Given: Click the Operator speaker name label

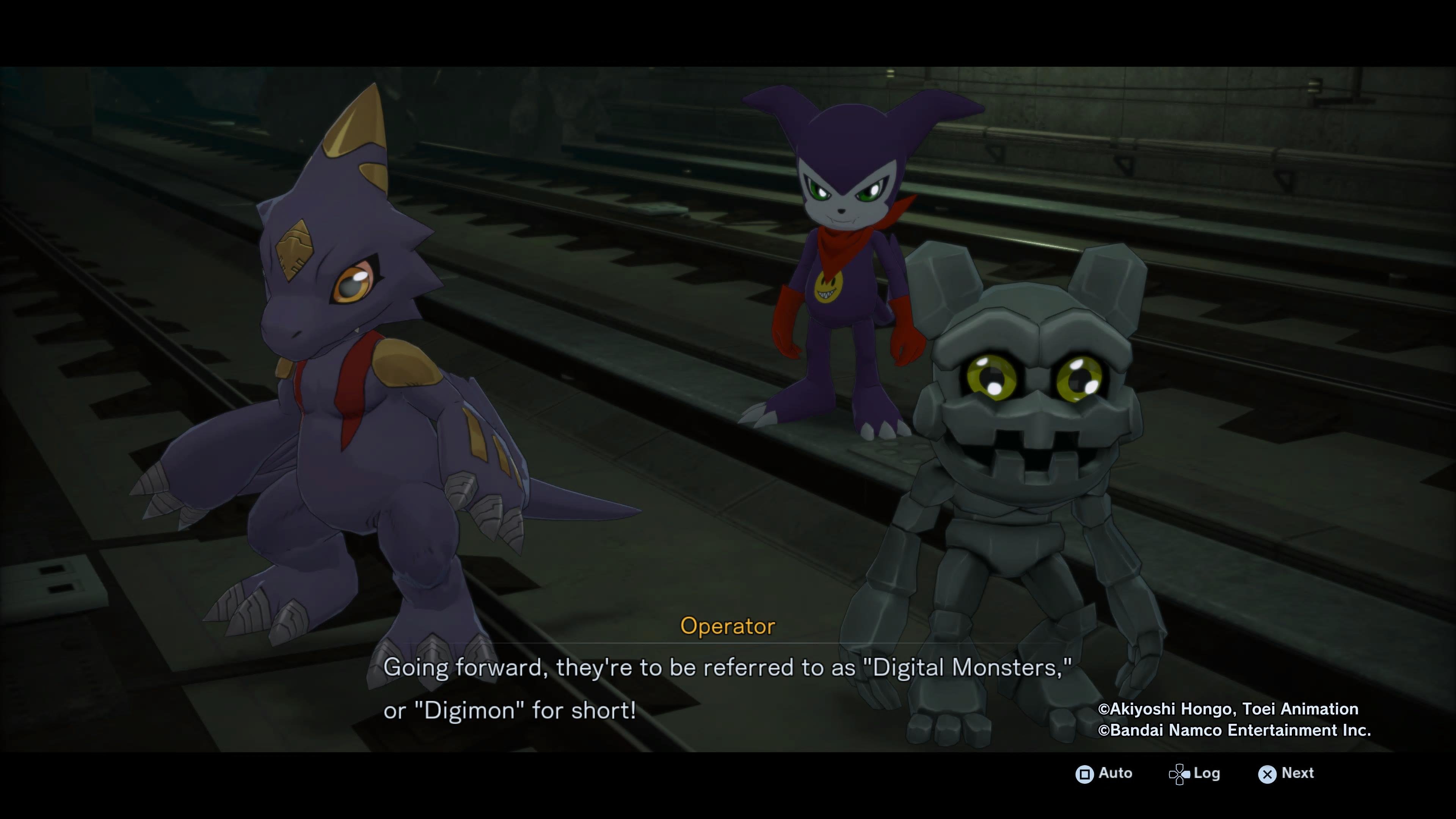Looking at the screenshot, I should (728, 626).
